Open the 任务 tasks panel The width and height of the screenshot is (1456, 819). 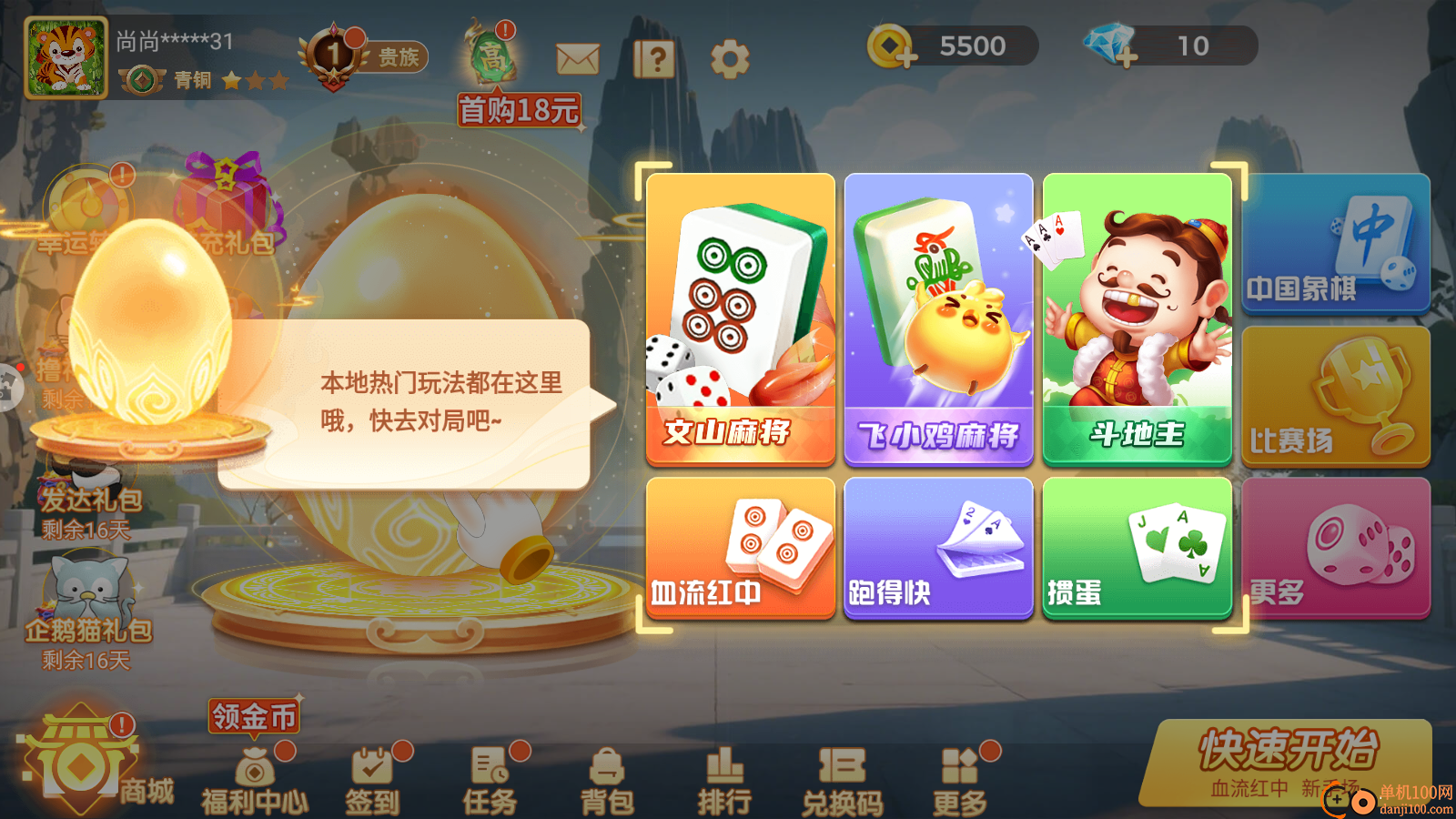point(489,778)
